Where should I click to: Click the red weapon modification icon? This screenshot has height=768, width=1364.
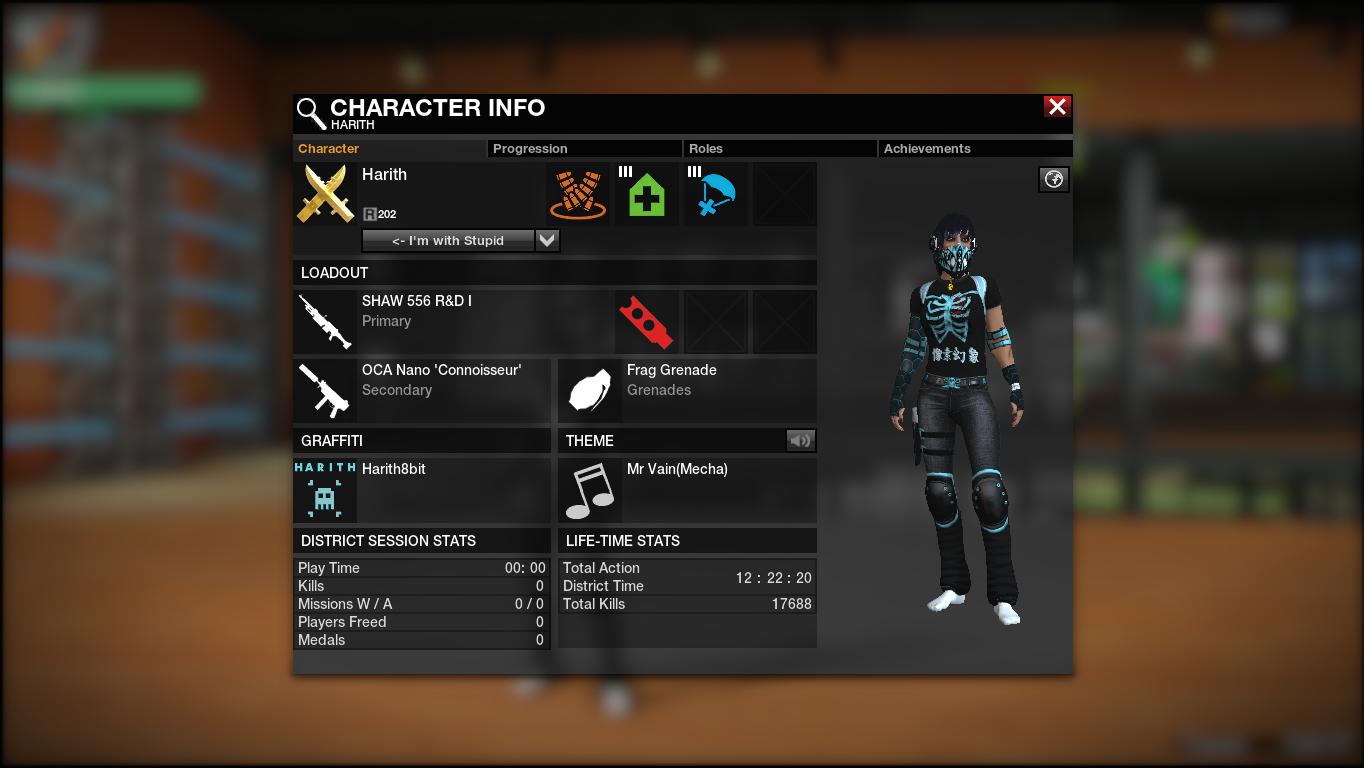coord(646,322)
